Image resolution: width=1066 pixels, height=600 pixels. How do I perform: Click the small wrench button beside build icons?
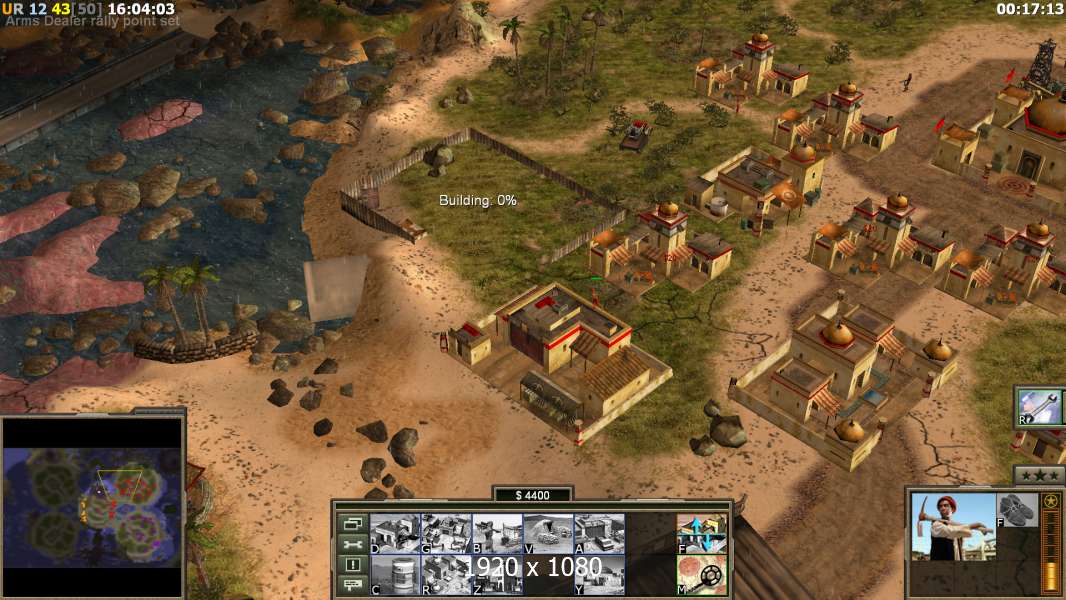(352, 544)
